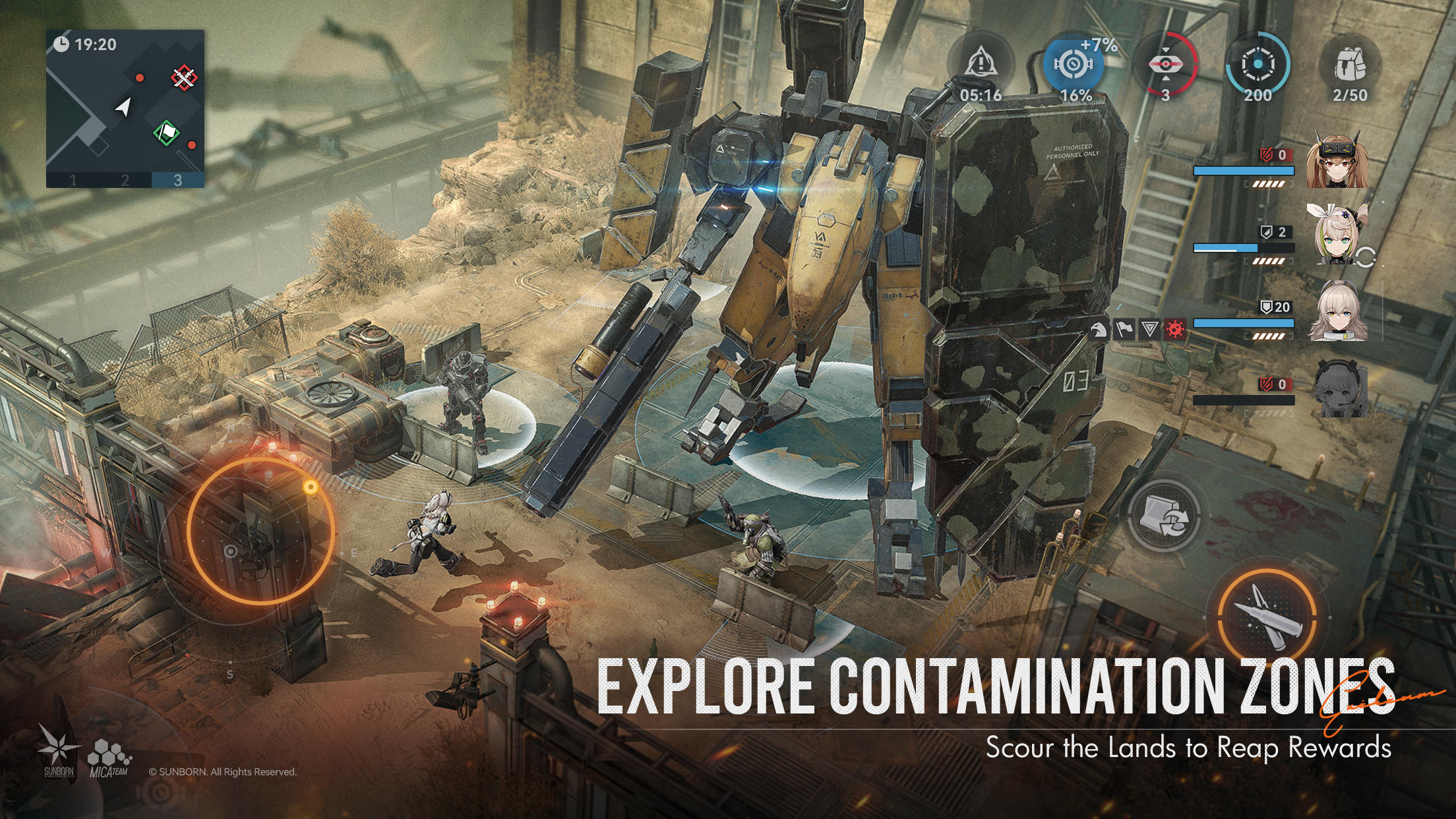Select the red enemy detection eye icon
The width and height of the screenshot is (1456, 819).
click(x=1165, y=63)
